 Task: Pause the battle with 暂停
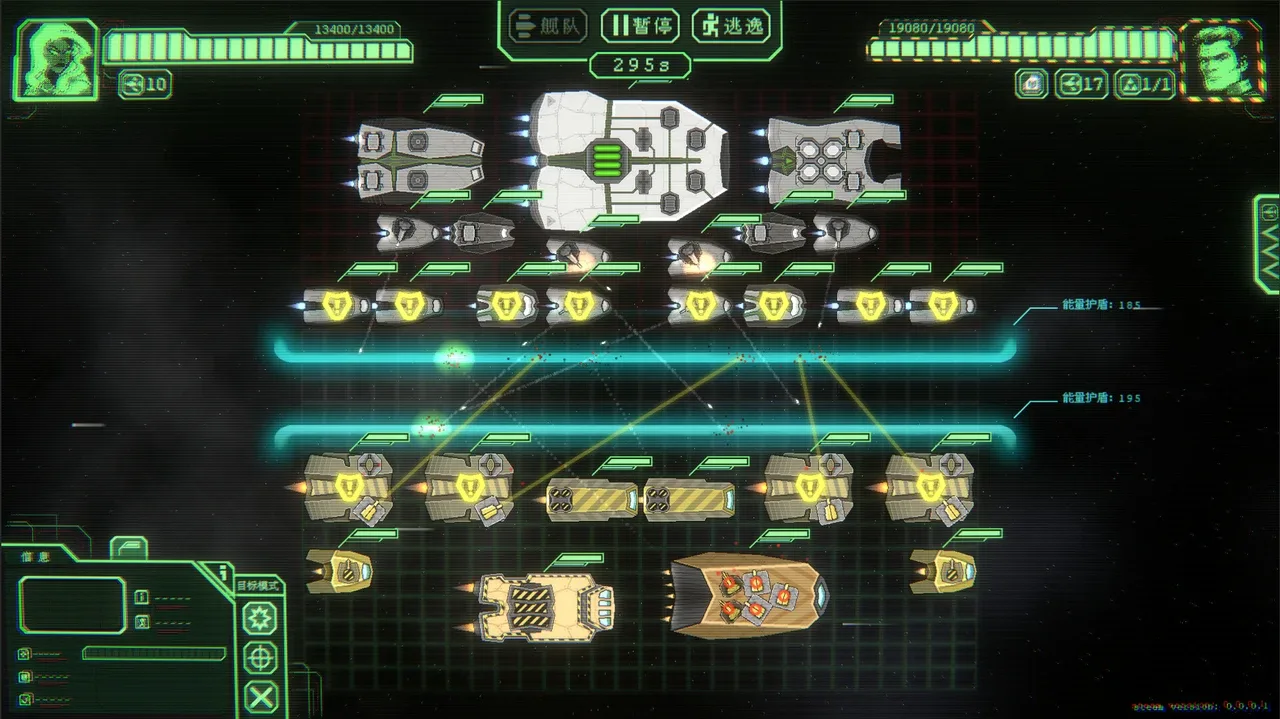(640, 24)
